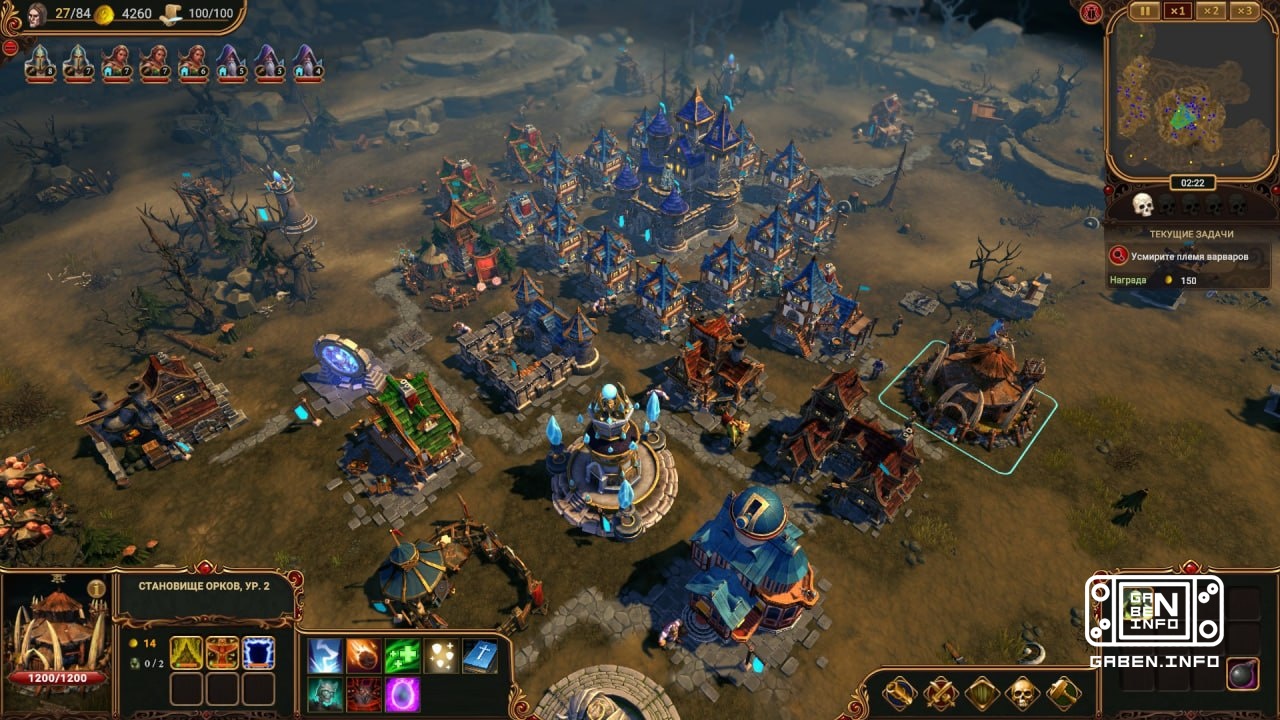Activate the purple Portal spell
1280x720 pixels.
coord(402,694)
